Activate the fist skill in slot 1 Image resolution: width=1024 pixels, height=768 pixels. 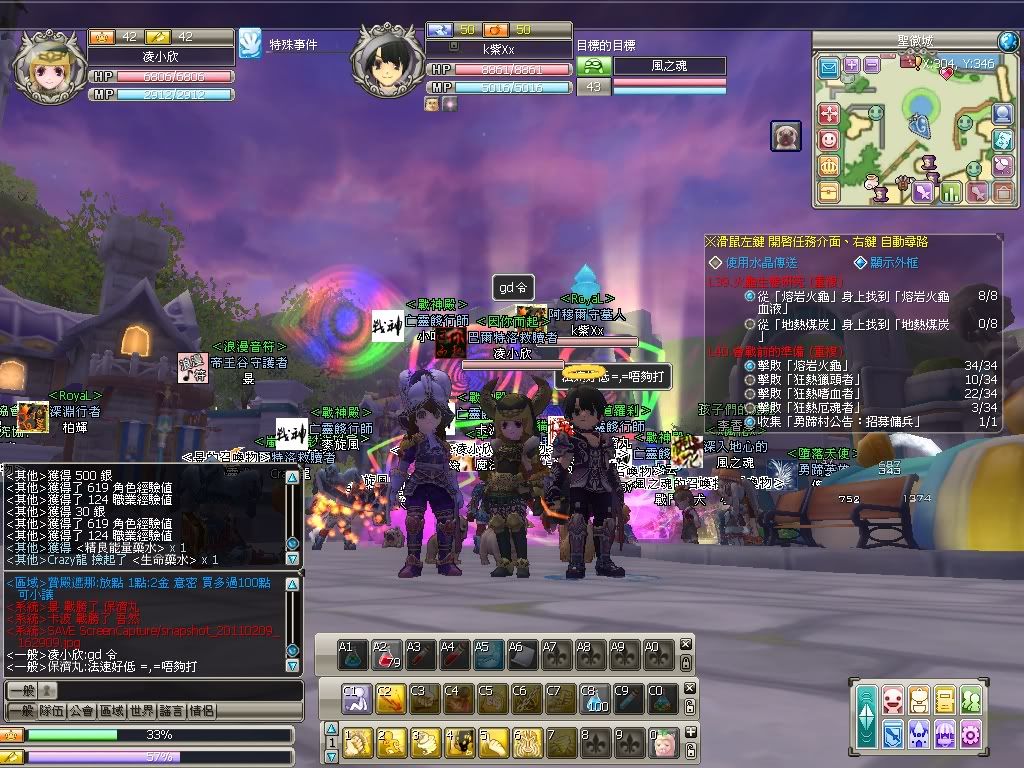tap(358, 742)
